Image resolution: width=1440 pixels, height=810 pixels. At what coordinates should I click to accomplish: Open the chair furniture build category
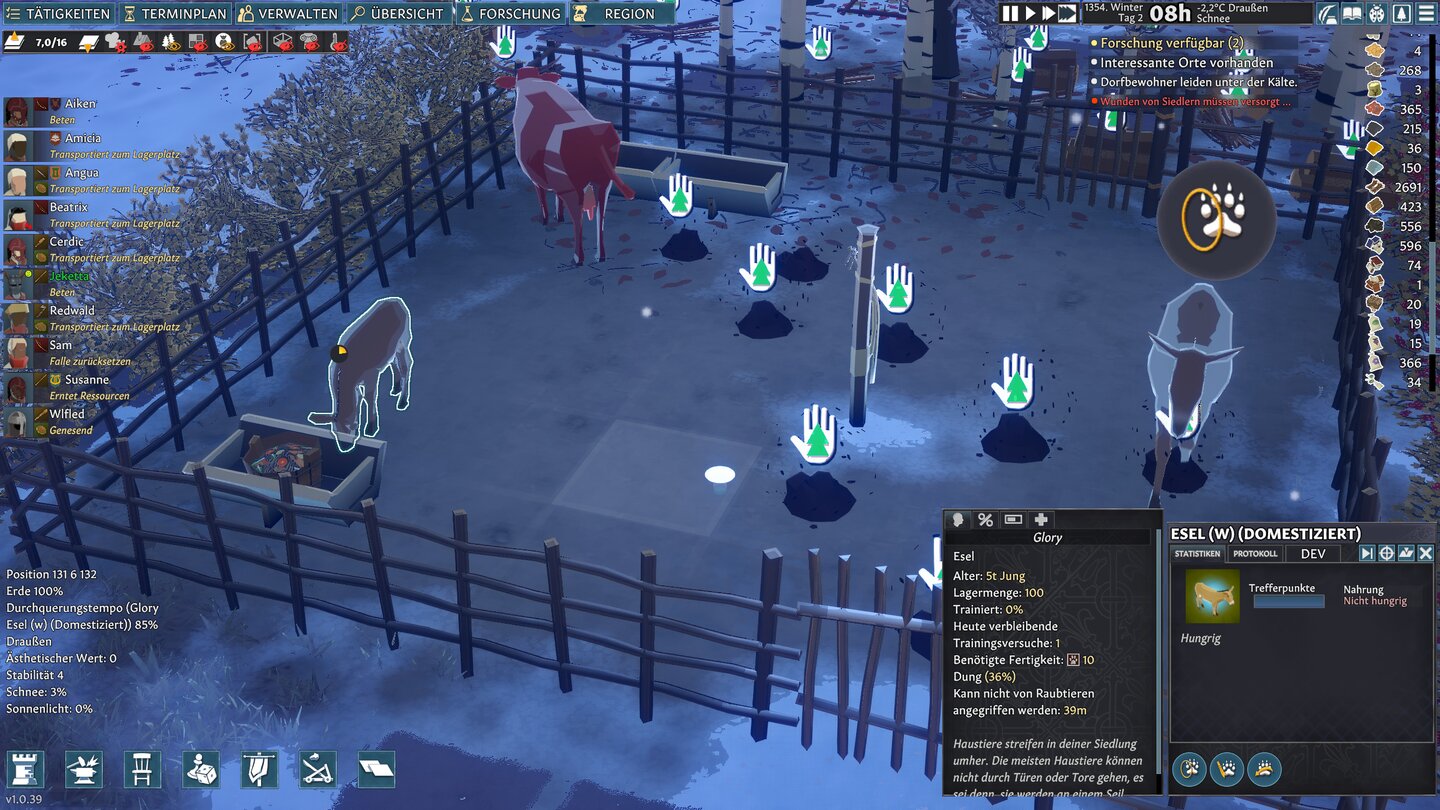click(142, 769)
